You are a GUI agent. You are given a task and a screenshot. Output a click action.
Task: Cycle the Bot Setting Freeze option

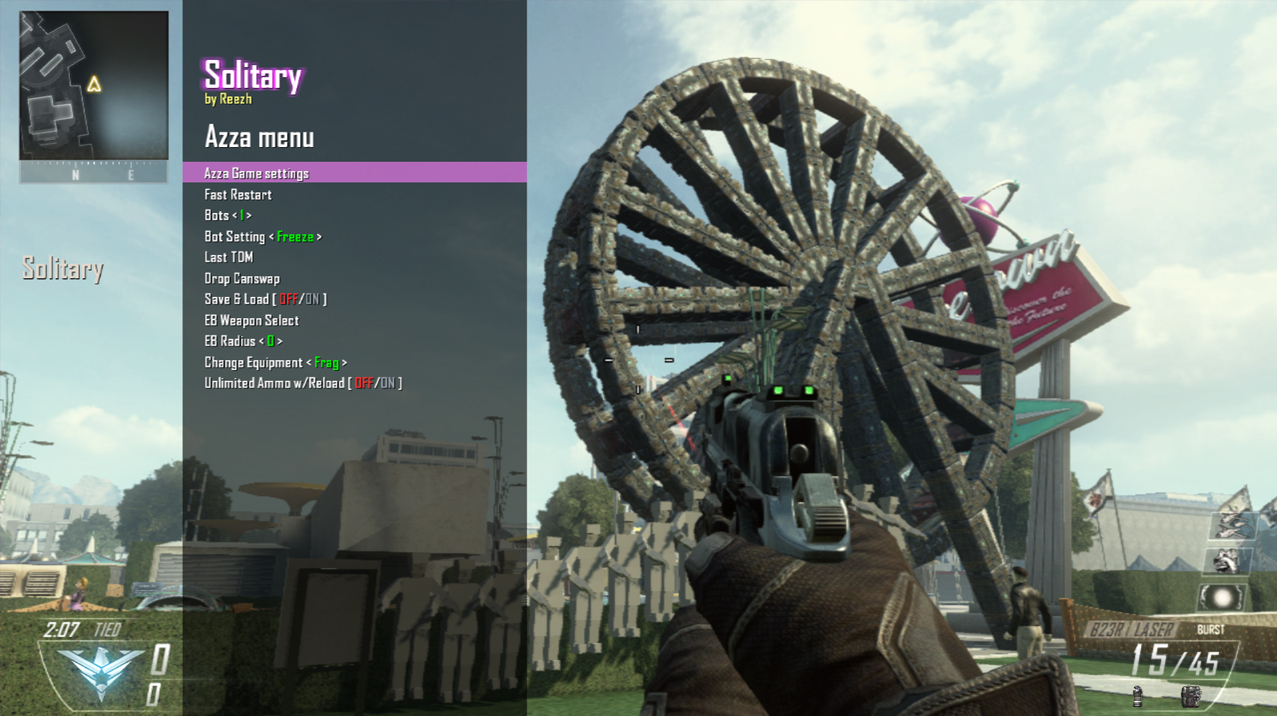(263, 237)
